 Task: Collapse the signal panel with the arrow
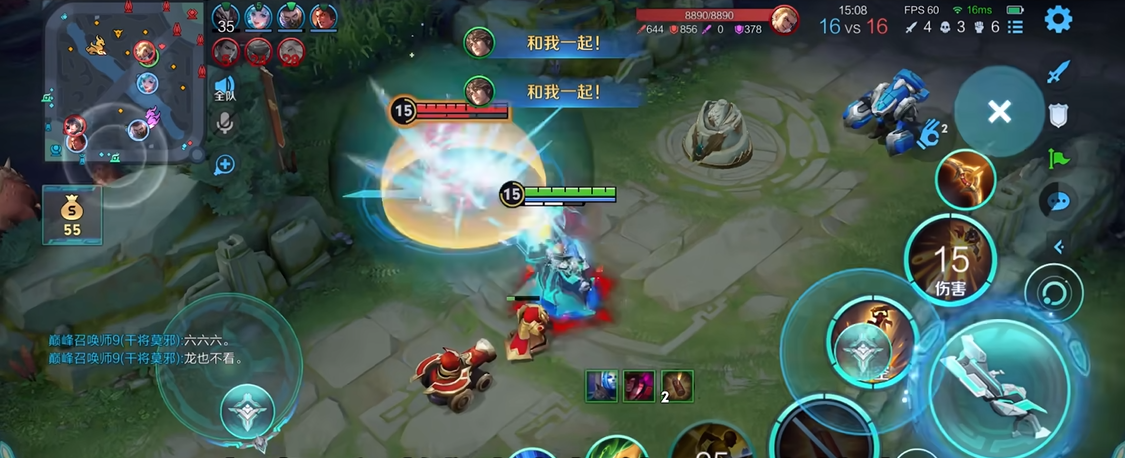click(x=1058, y=246)
